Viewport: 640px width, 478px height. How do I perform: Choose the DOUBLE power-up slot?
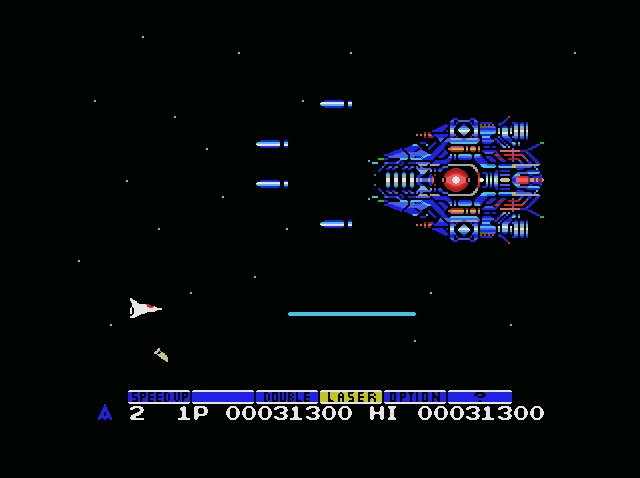click(x=287, y=397)
